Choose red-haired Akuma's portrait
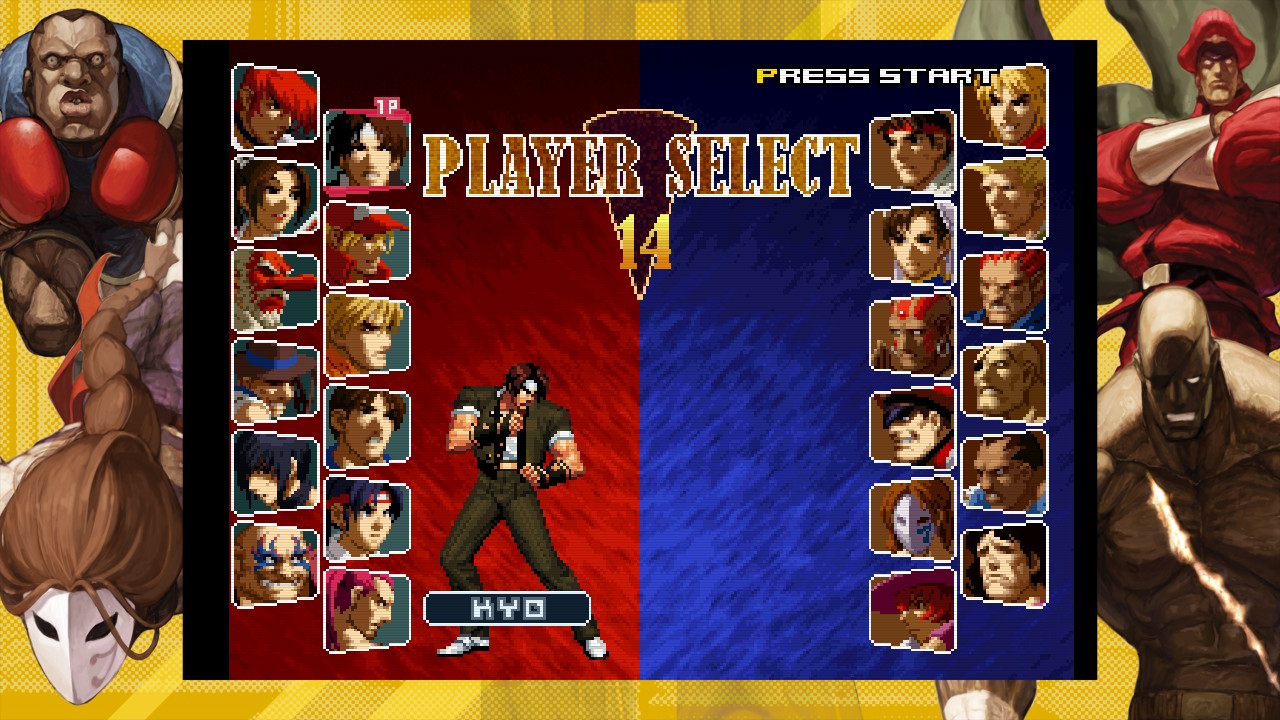 tap(1004, 289)
